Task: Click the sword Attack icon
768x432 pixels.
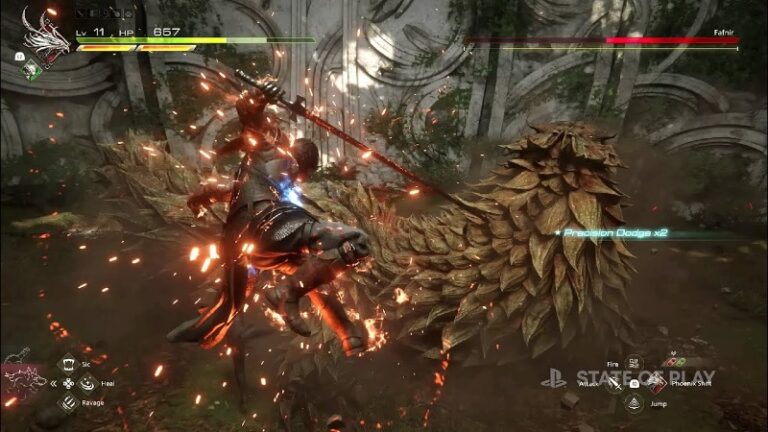Action: [614, 384]
